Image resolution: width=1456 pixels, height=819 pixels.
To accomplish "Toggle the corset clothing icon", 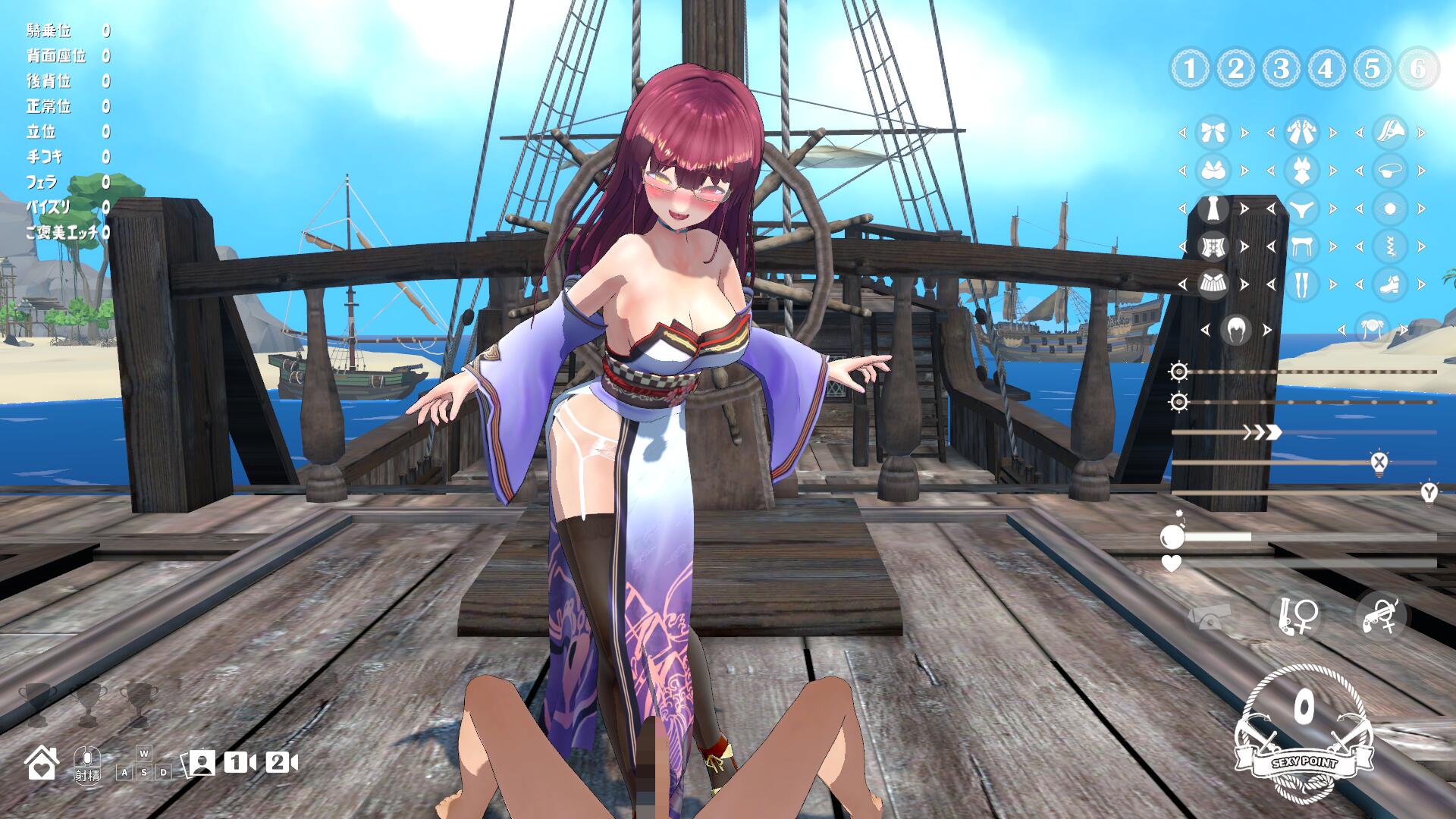I will pos(1213,246).
